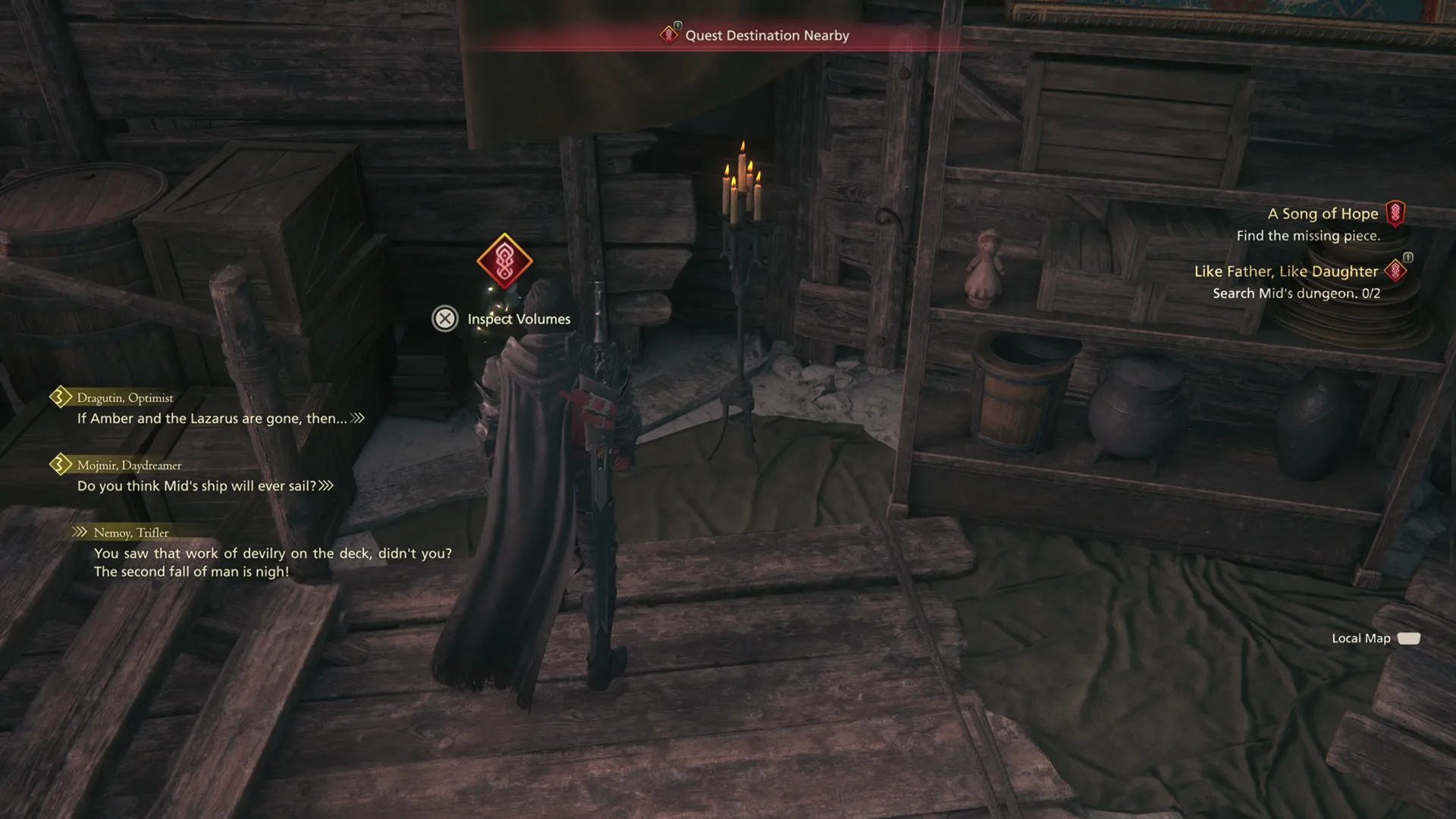Toggle tracking for A Song of Hope quest

tap(1395, 213)
